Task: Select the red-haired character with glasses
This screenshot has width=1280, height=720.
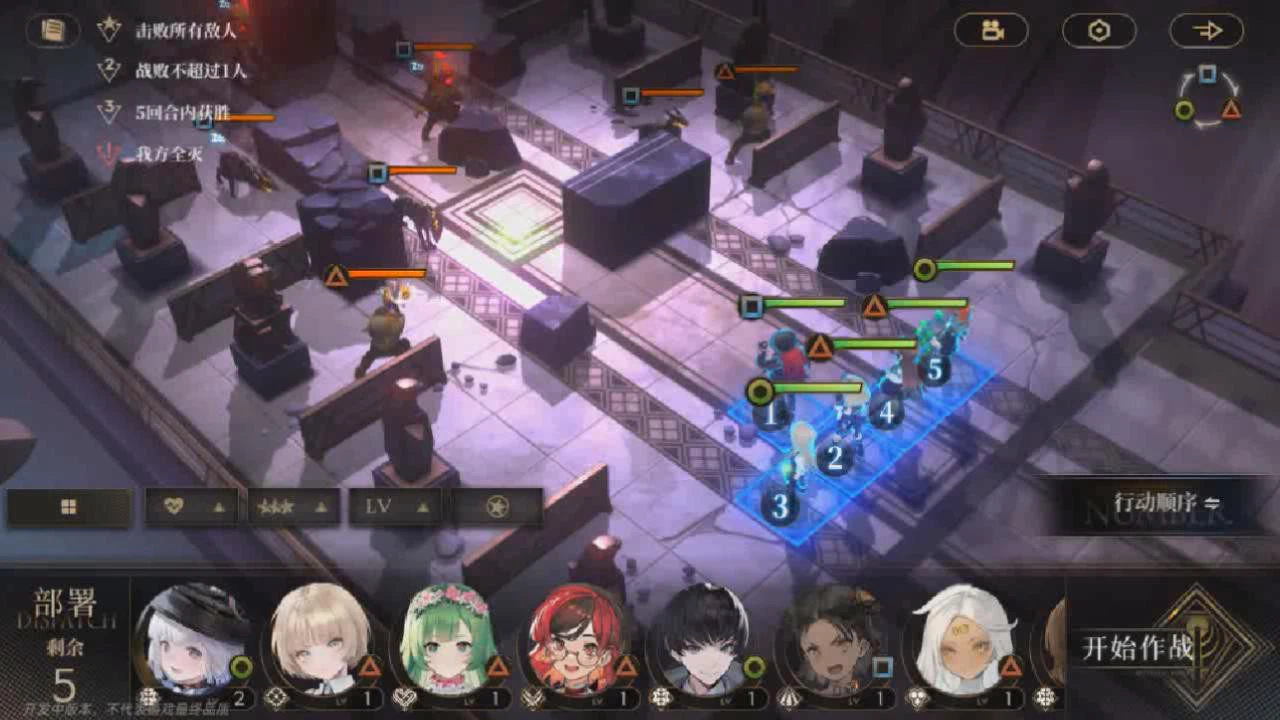Action: pos(576,640)
